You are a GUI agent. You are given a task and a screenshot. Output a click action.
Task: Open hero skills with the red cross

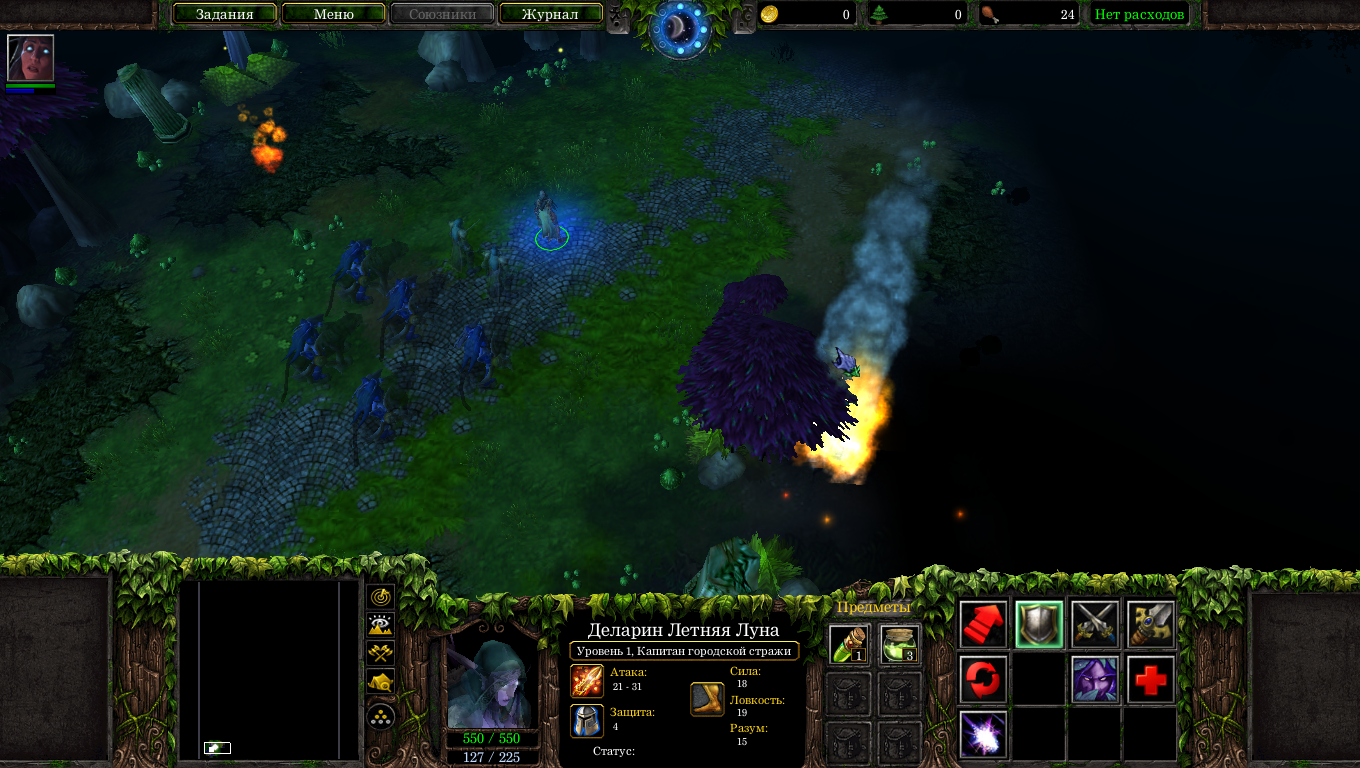click(x=1151, y=680)
